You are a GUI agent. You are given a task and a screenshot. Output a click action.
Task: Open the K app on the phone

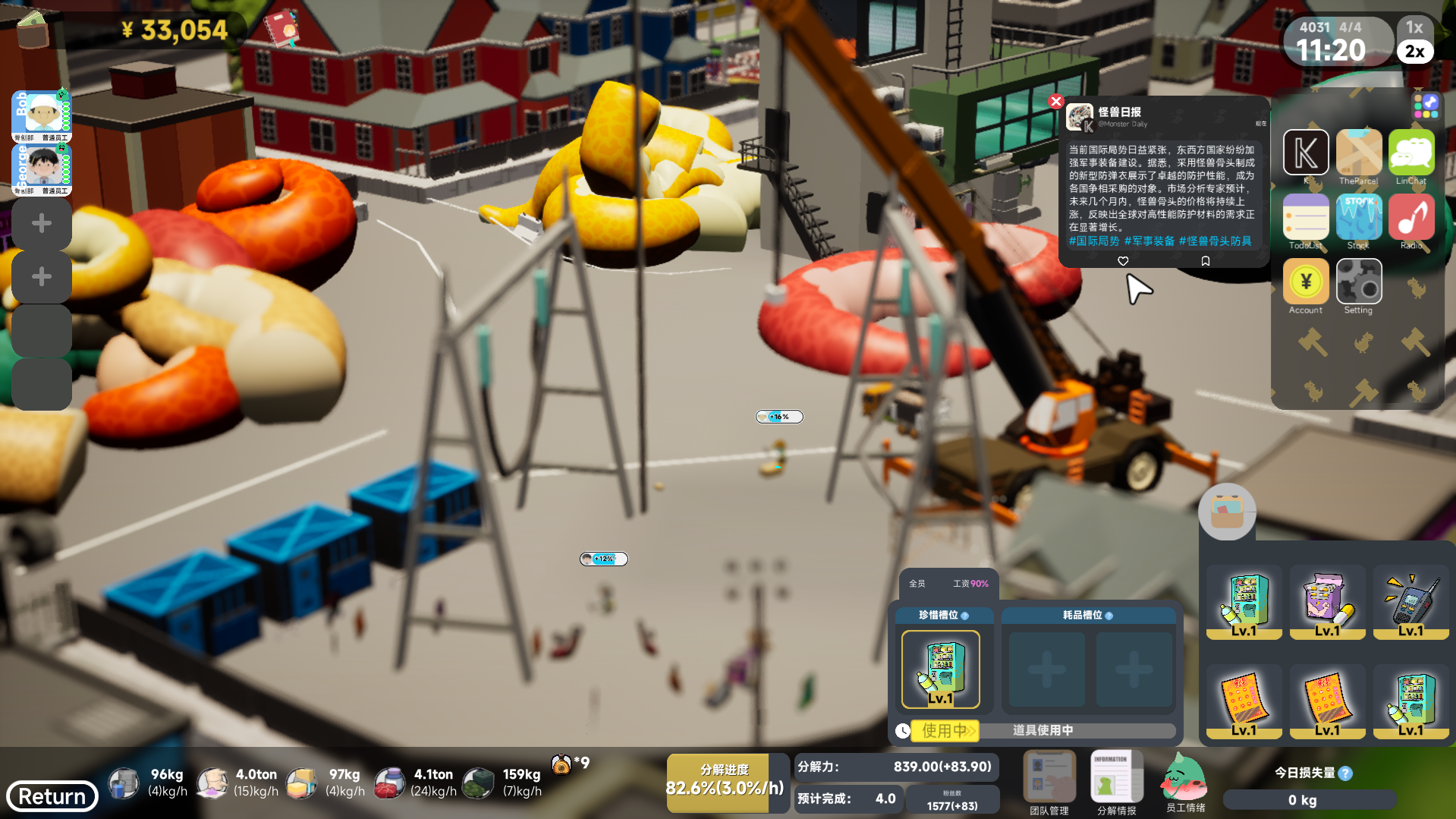pyautogui.click(x=1305, y=153)
